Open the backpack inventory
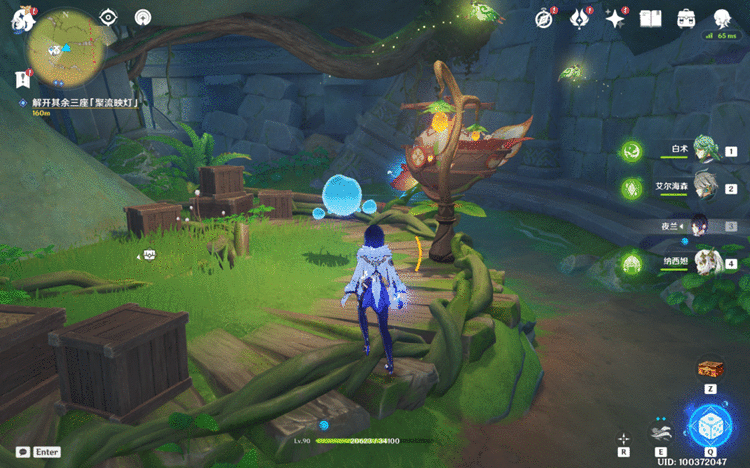 pos(687,19)
